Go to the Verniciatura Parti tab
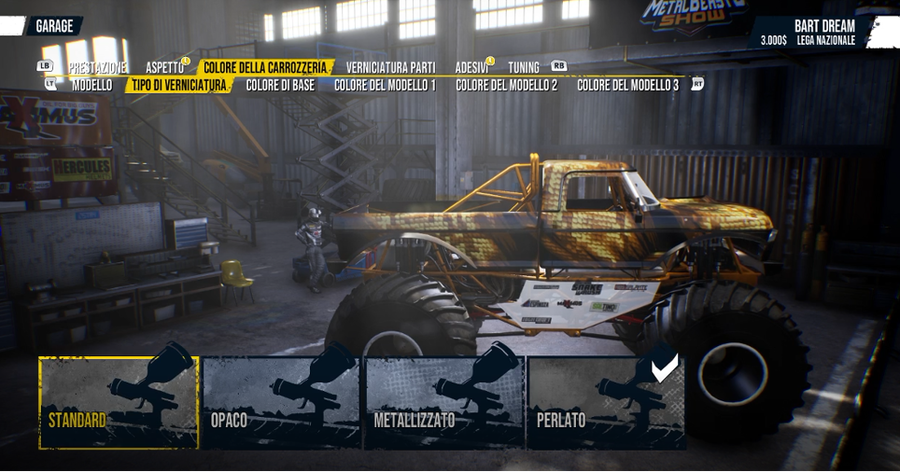Image resolution: width=900 pixels, height=472 pixels. point(390,67)
